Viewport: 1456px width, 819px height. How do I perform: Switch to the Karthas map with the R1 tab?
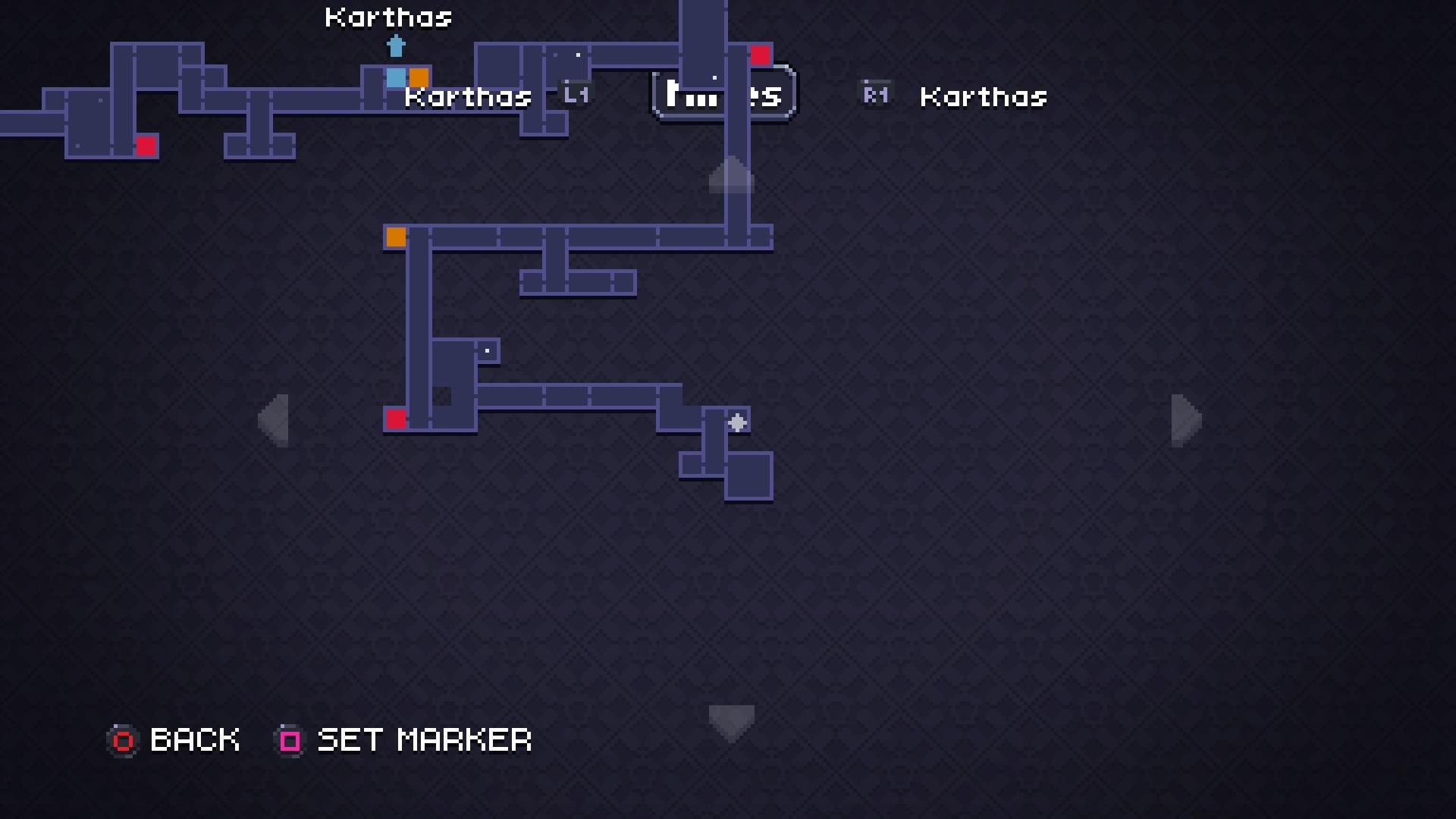874,94
